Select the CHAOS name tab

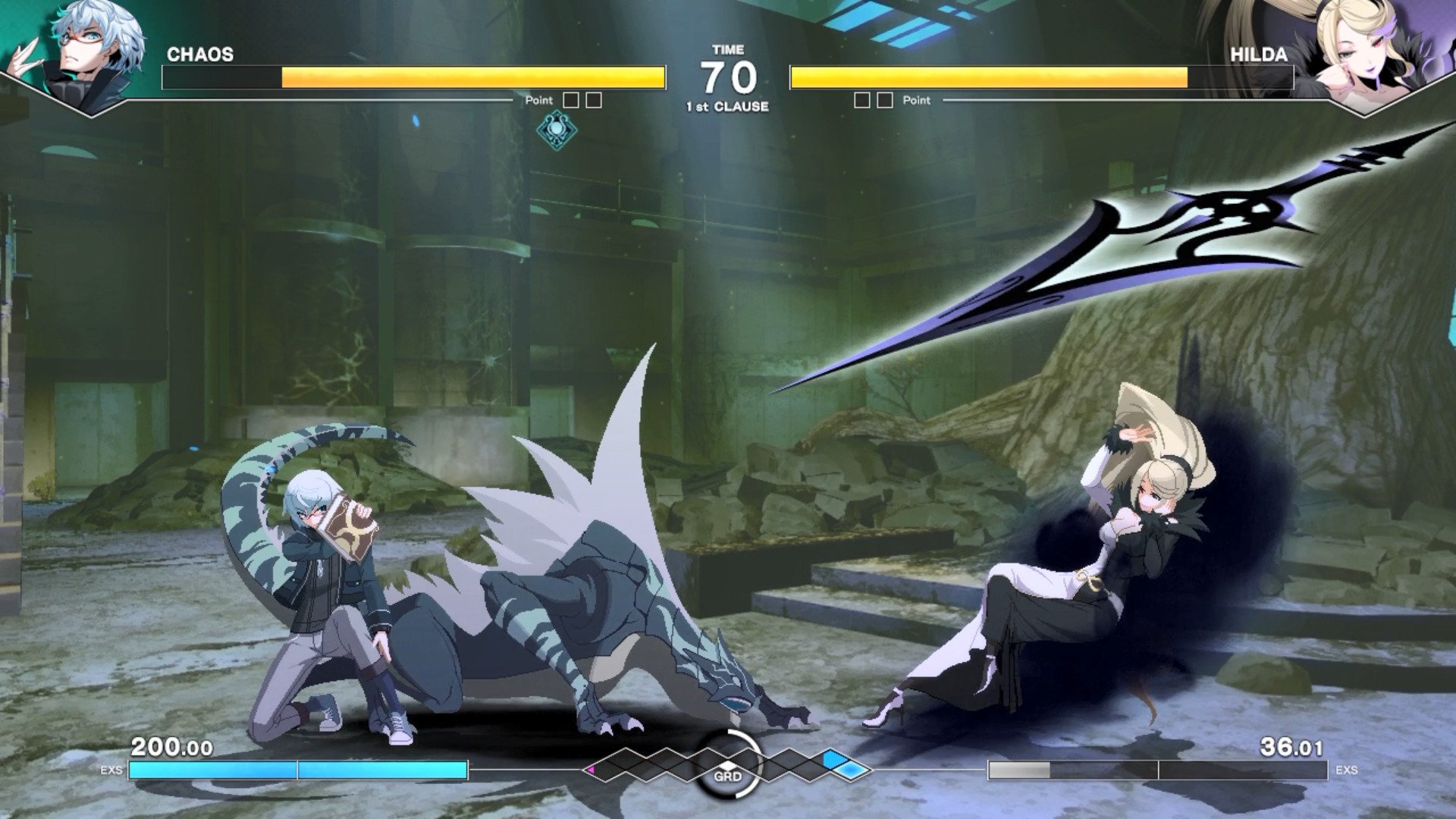pyautogui.click(x=201, y=53)
